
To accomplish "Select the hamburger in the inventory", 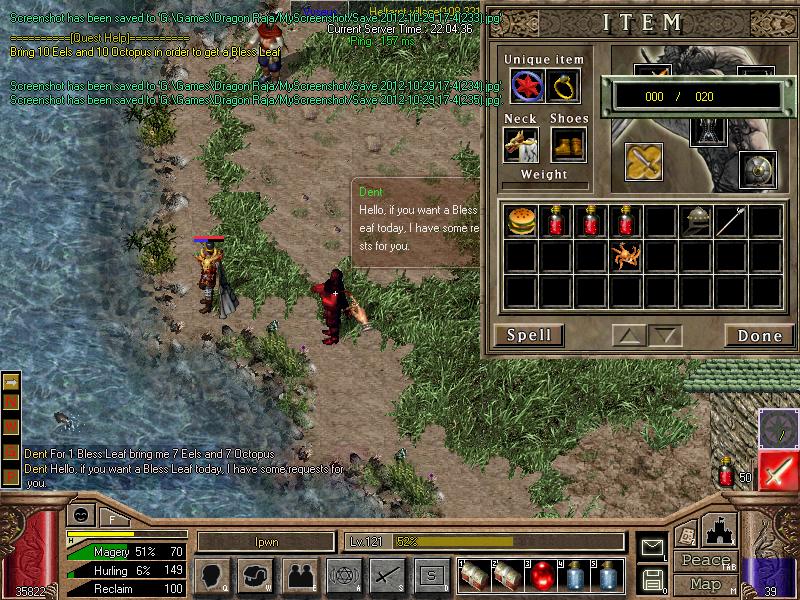I will point(520,221).
